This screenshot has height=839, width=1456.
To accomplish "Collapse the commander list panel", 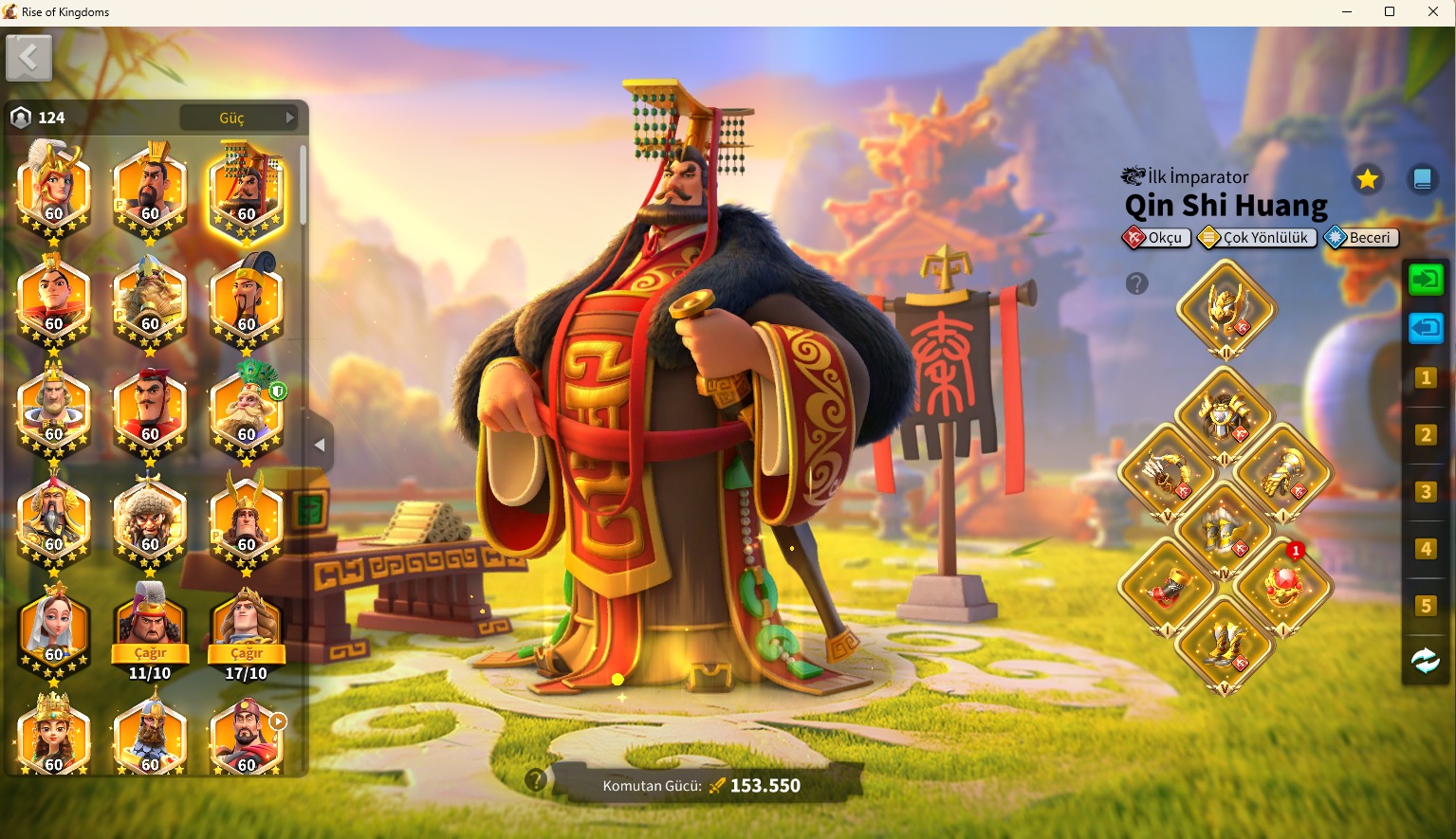I will (x=320, y=445).
